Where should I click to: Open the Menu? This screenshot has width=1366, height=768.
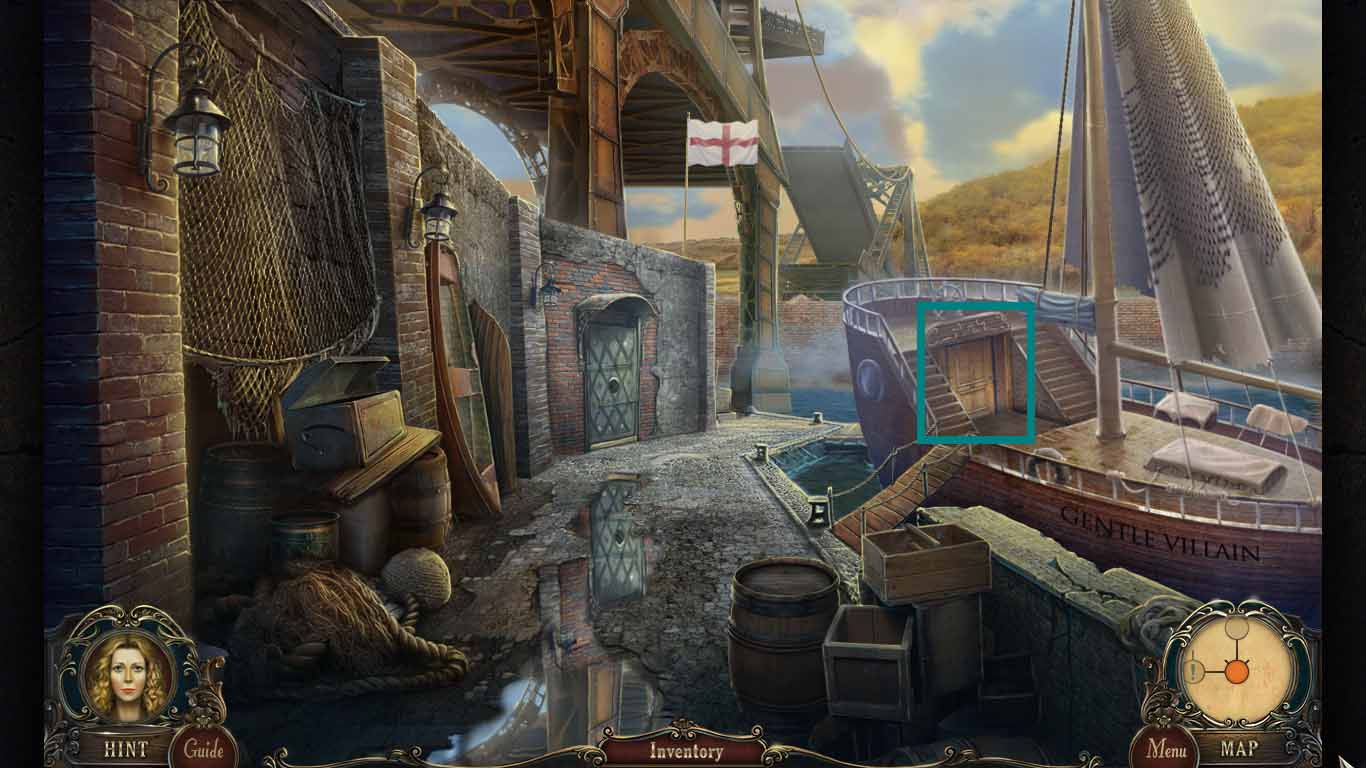click(1166, 748)
